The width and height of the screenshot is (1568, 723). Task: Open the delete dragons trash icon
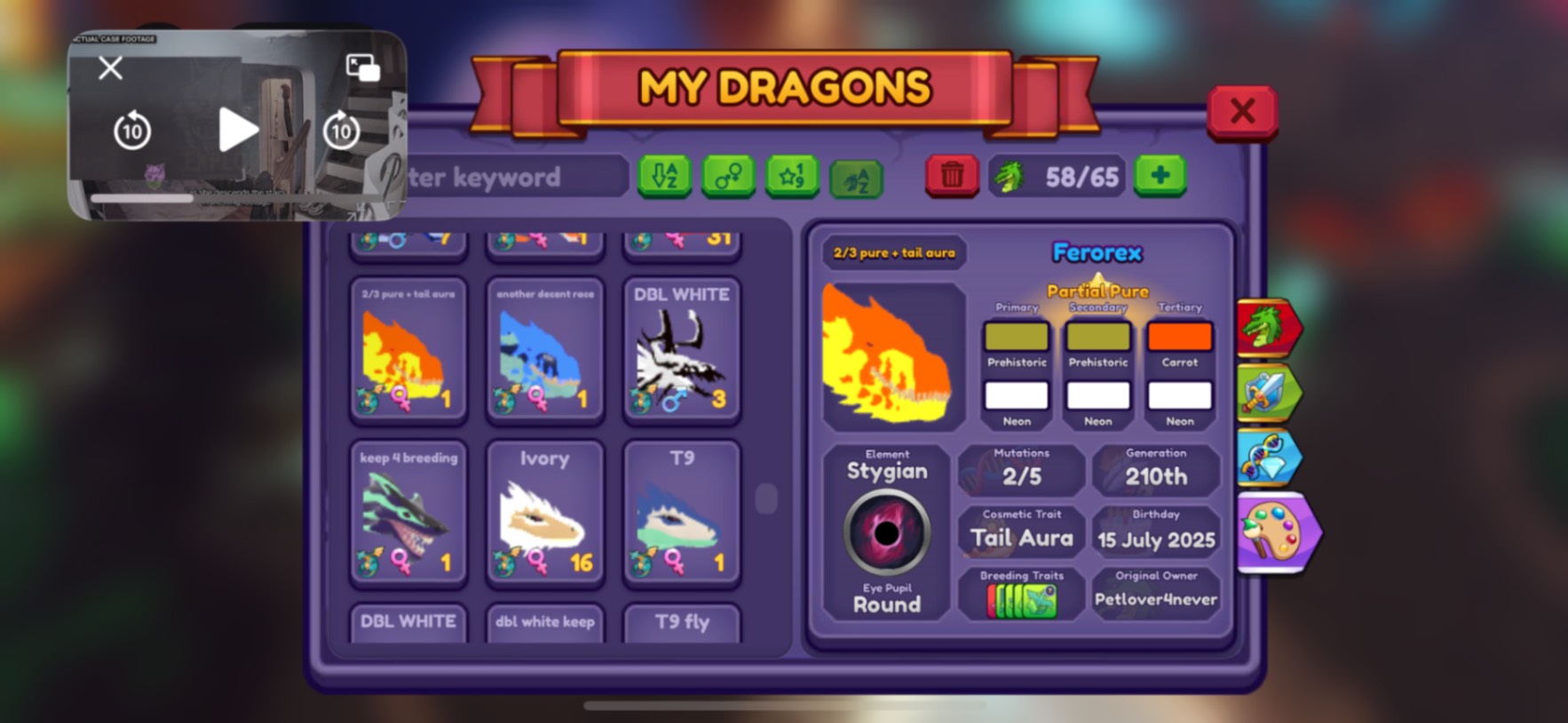952,176
